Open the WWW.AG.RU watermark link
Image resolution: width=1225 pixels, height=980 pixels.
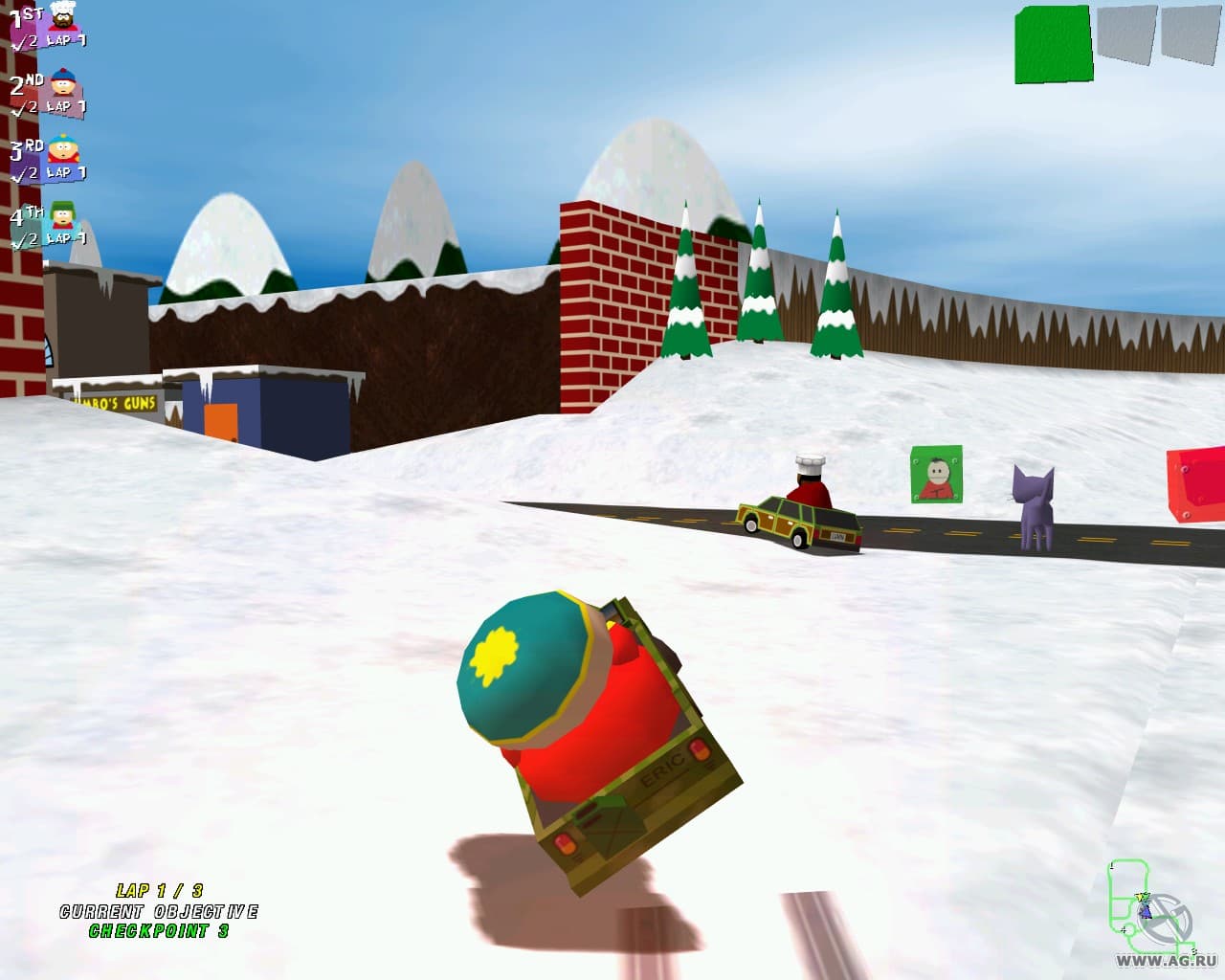point(1166,960)
